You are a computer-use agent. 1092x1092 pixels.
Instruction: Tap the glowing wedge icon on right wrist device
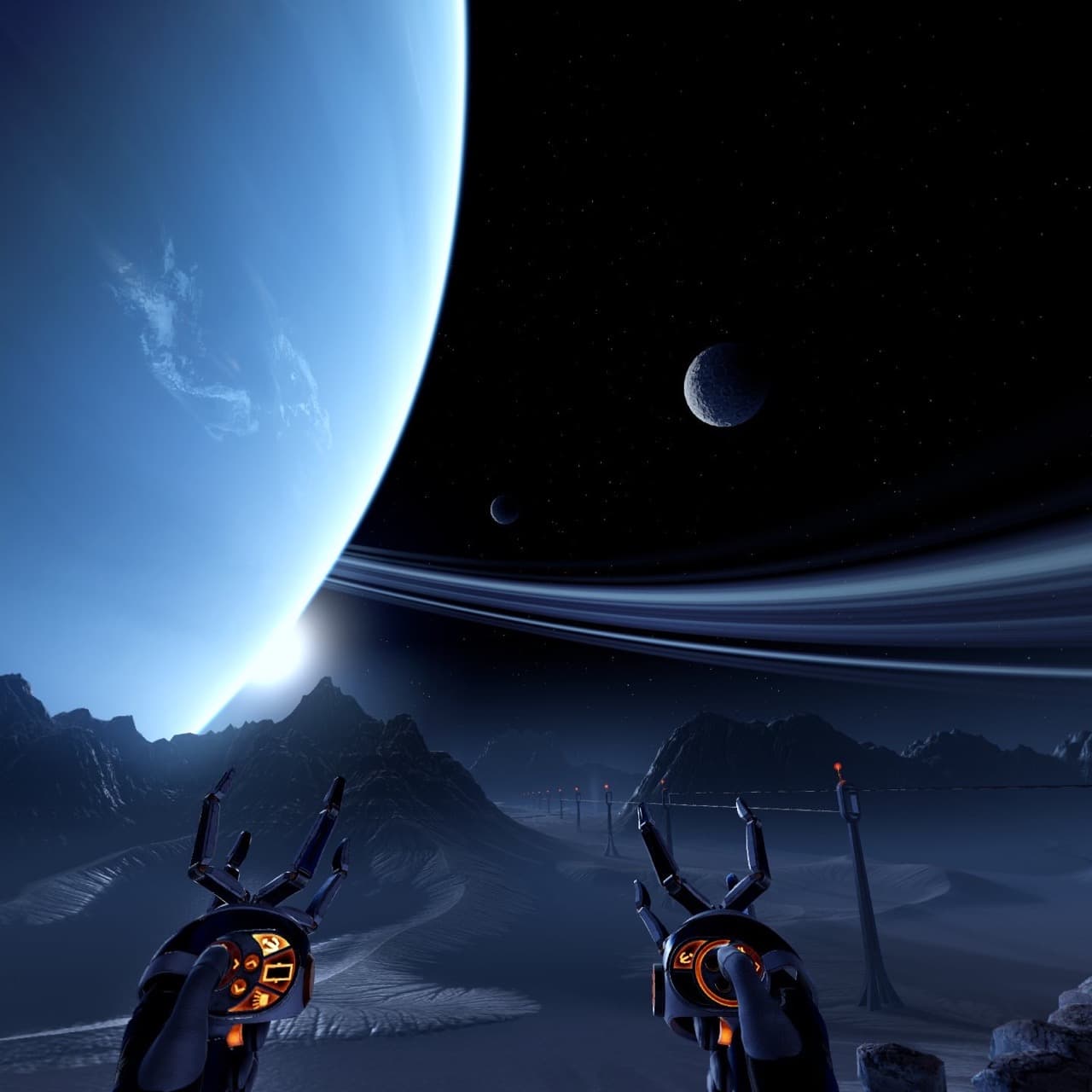[x=684, y=958]
